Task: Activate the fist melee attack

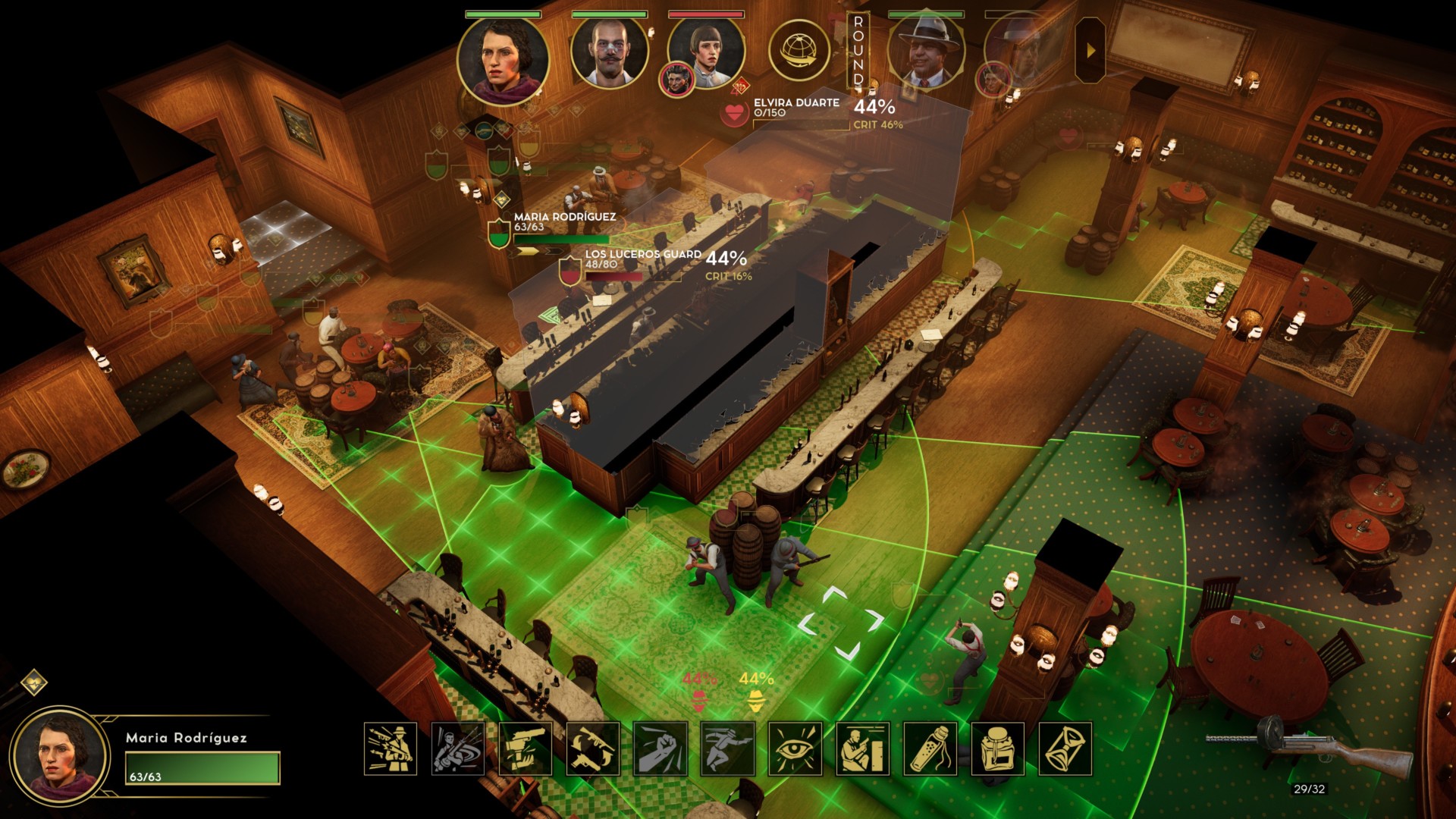Action: tap(661, 748)
